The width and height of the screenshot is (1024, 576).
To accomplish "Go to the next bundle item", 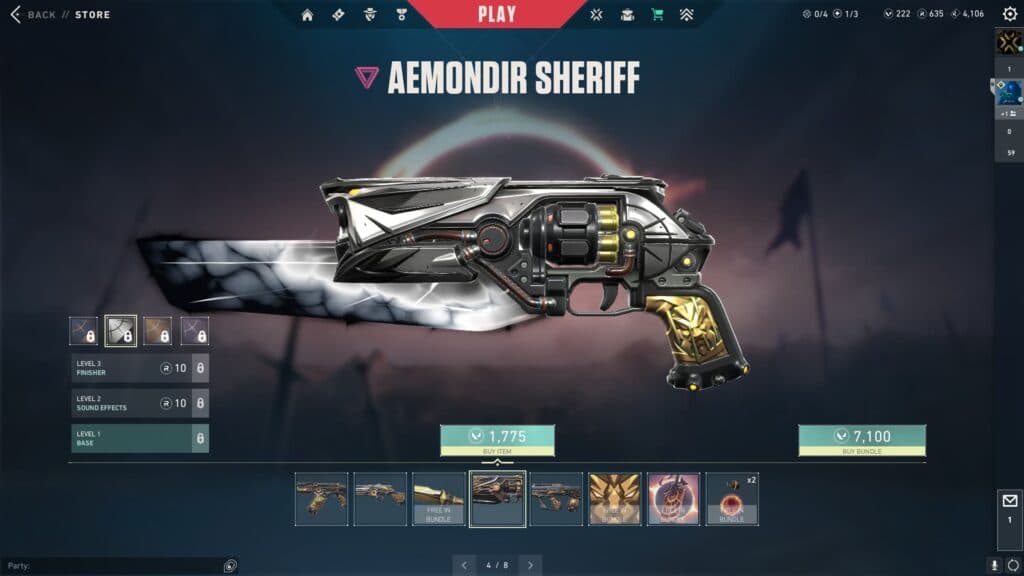I will tap(530, 565).
